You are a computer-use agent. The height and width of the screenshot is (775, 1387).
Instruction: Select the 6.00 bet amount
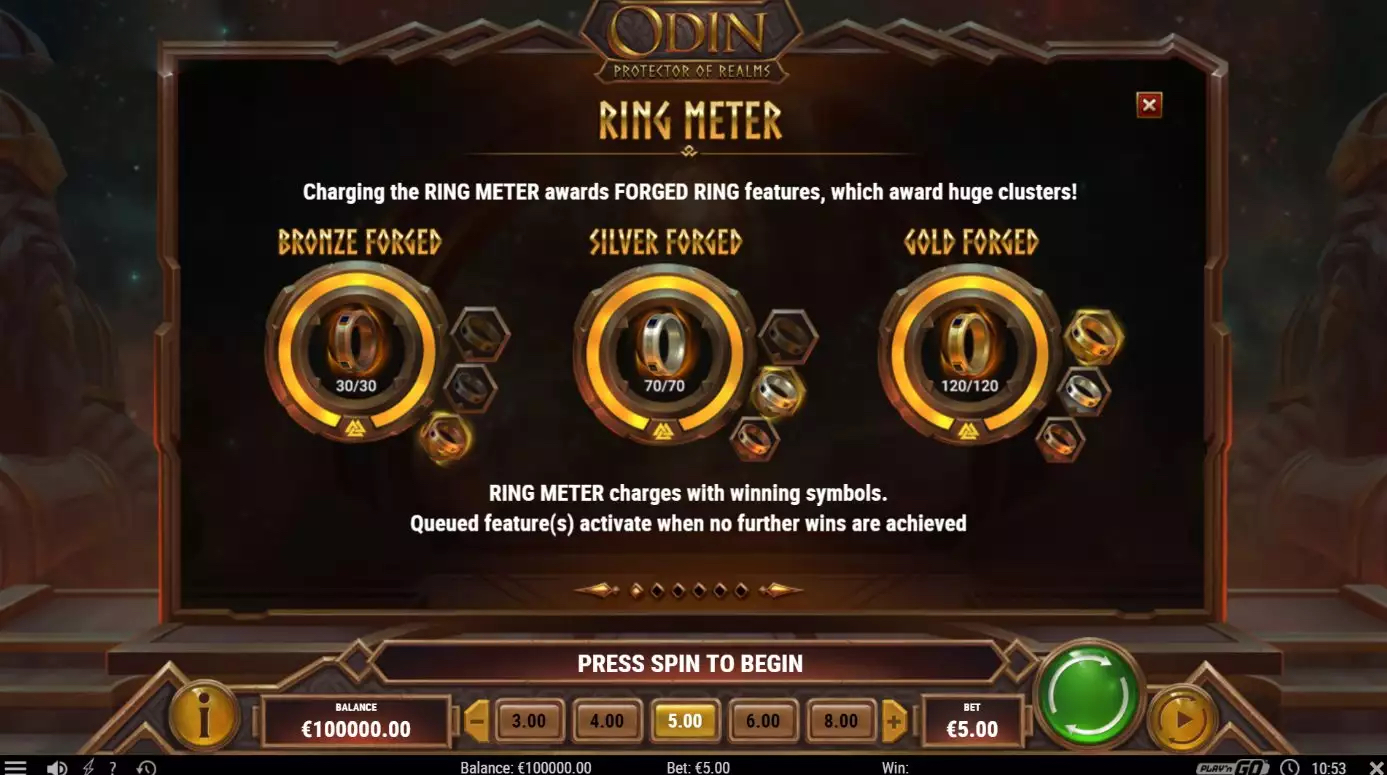point(763,721)
